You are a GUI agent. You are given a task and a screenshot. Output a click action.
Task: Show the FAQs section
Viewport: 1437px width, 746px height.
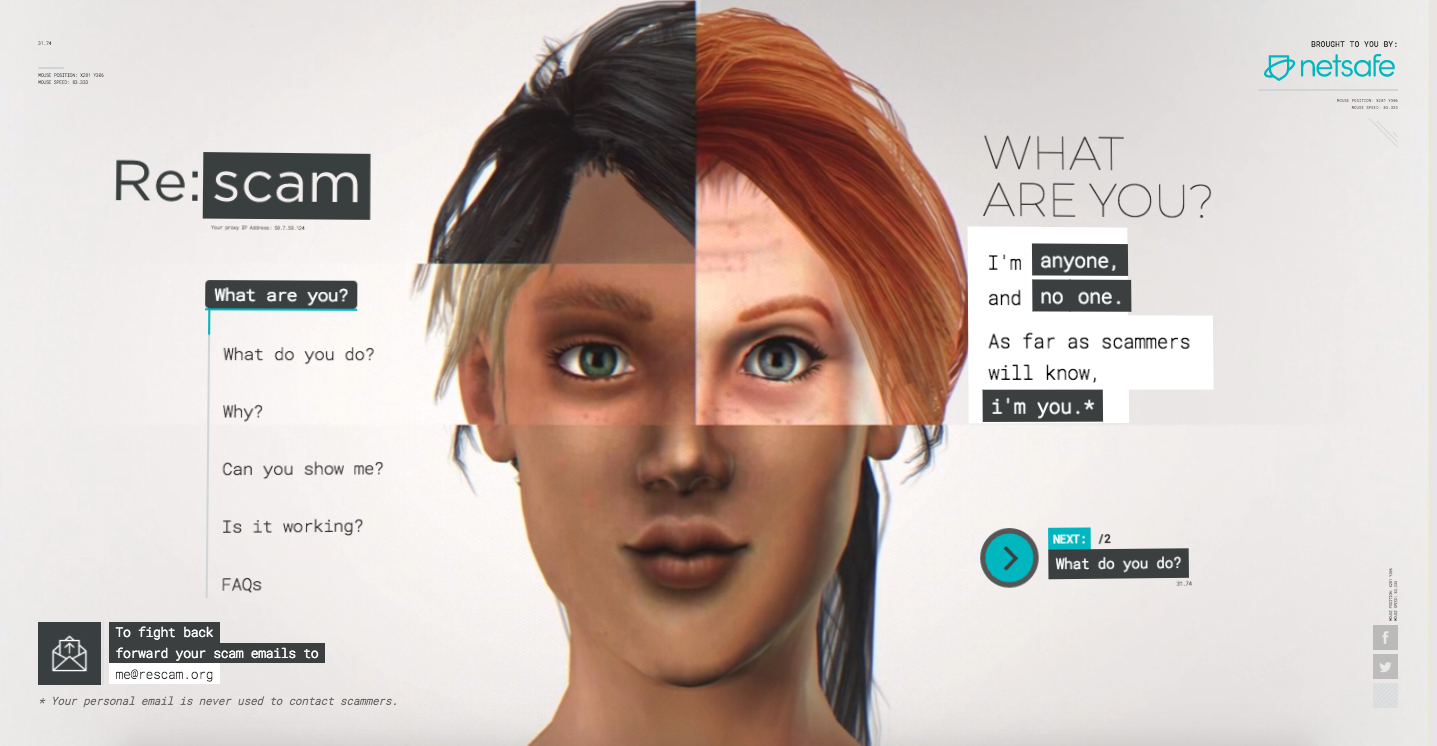(x=242, y=584)
